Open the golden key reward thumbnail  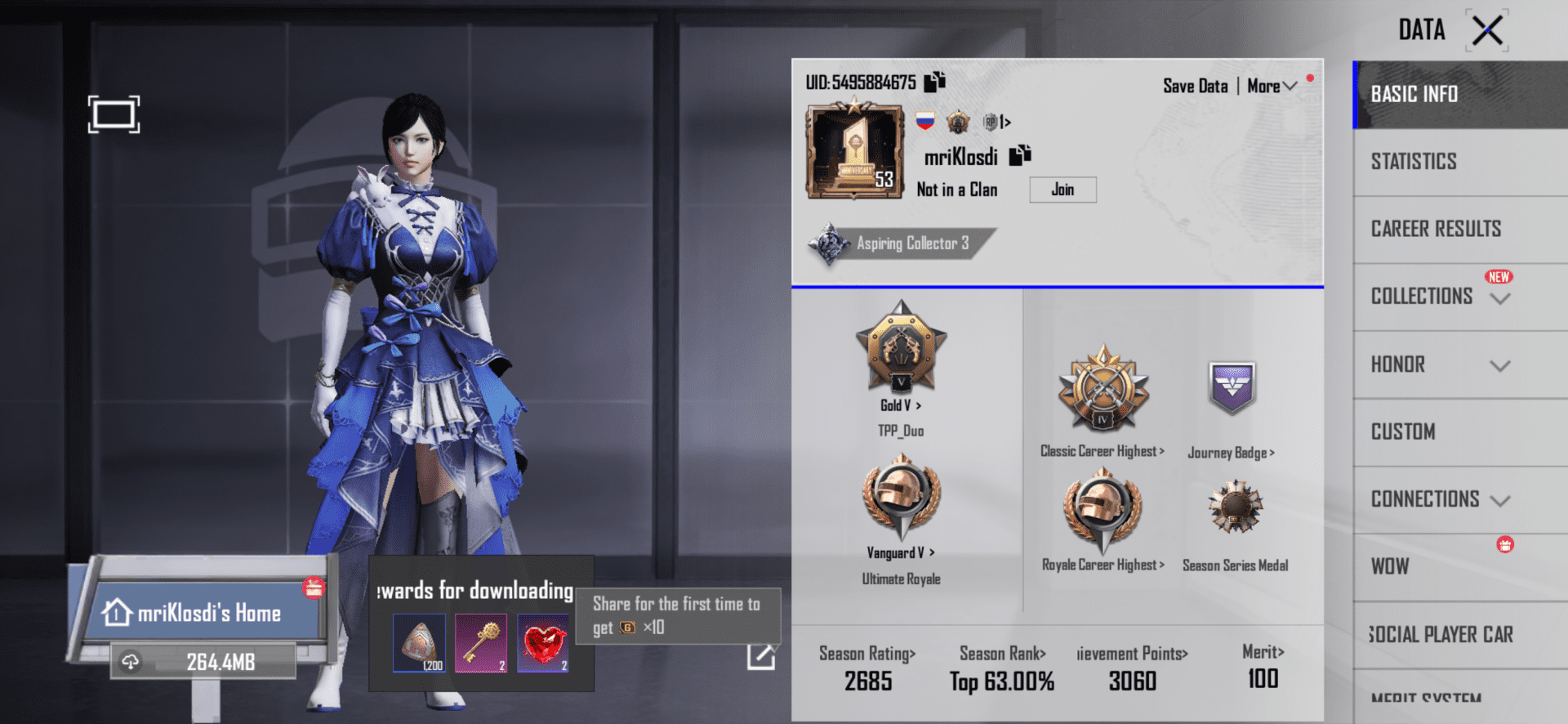click(481, 642)
